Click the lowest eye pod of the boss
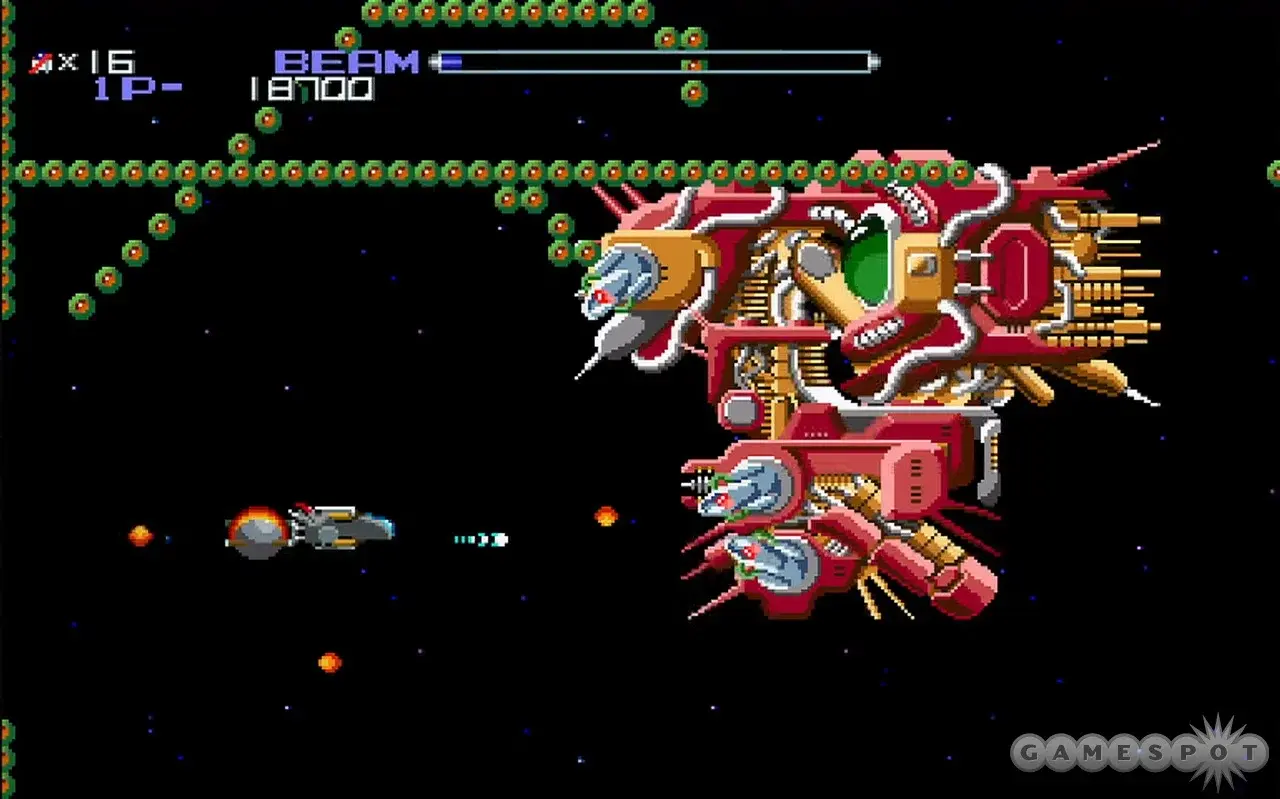 [x=780, y=565]
